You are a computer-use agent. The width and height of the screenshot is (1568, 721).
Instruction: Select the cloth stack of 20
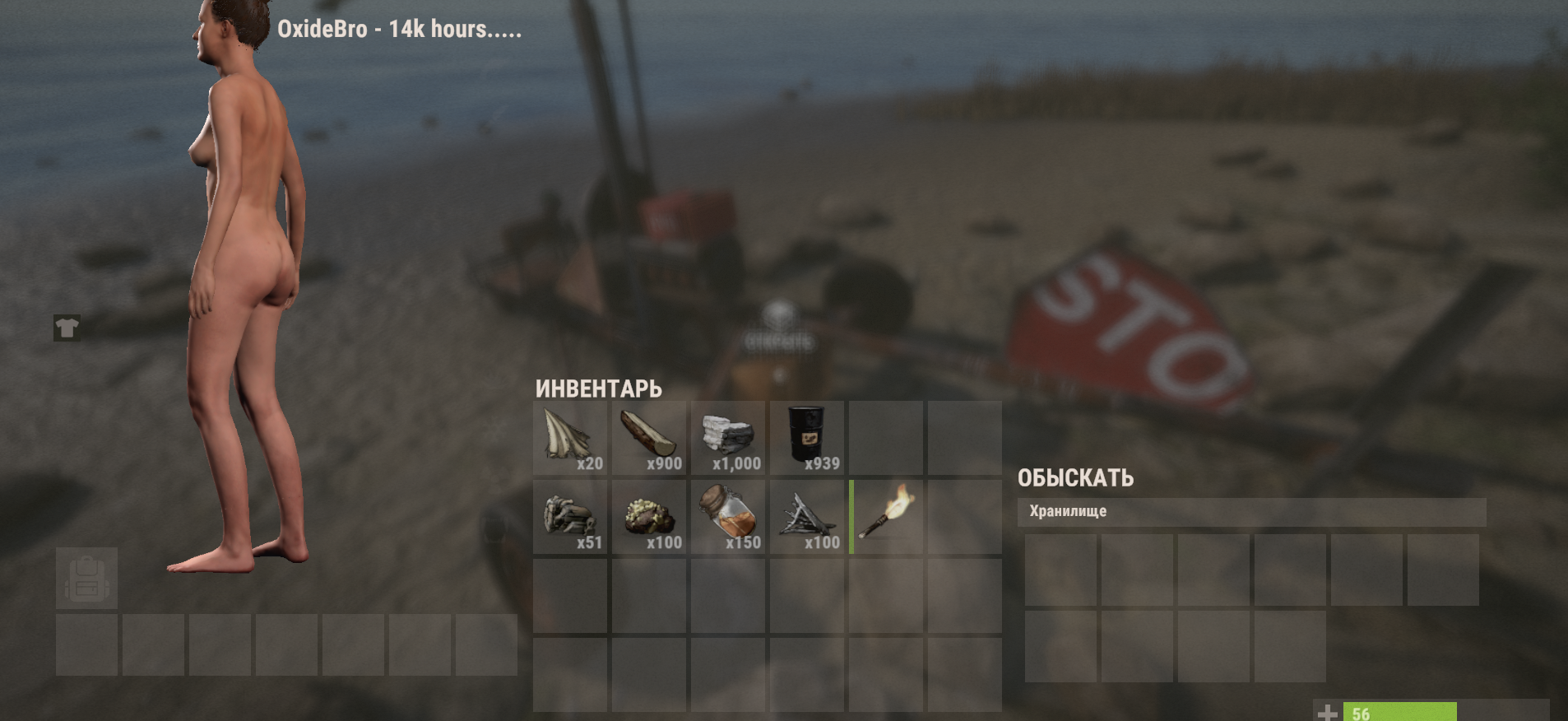569,438
